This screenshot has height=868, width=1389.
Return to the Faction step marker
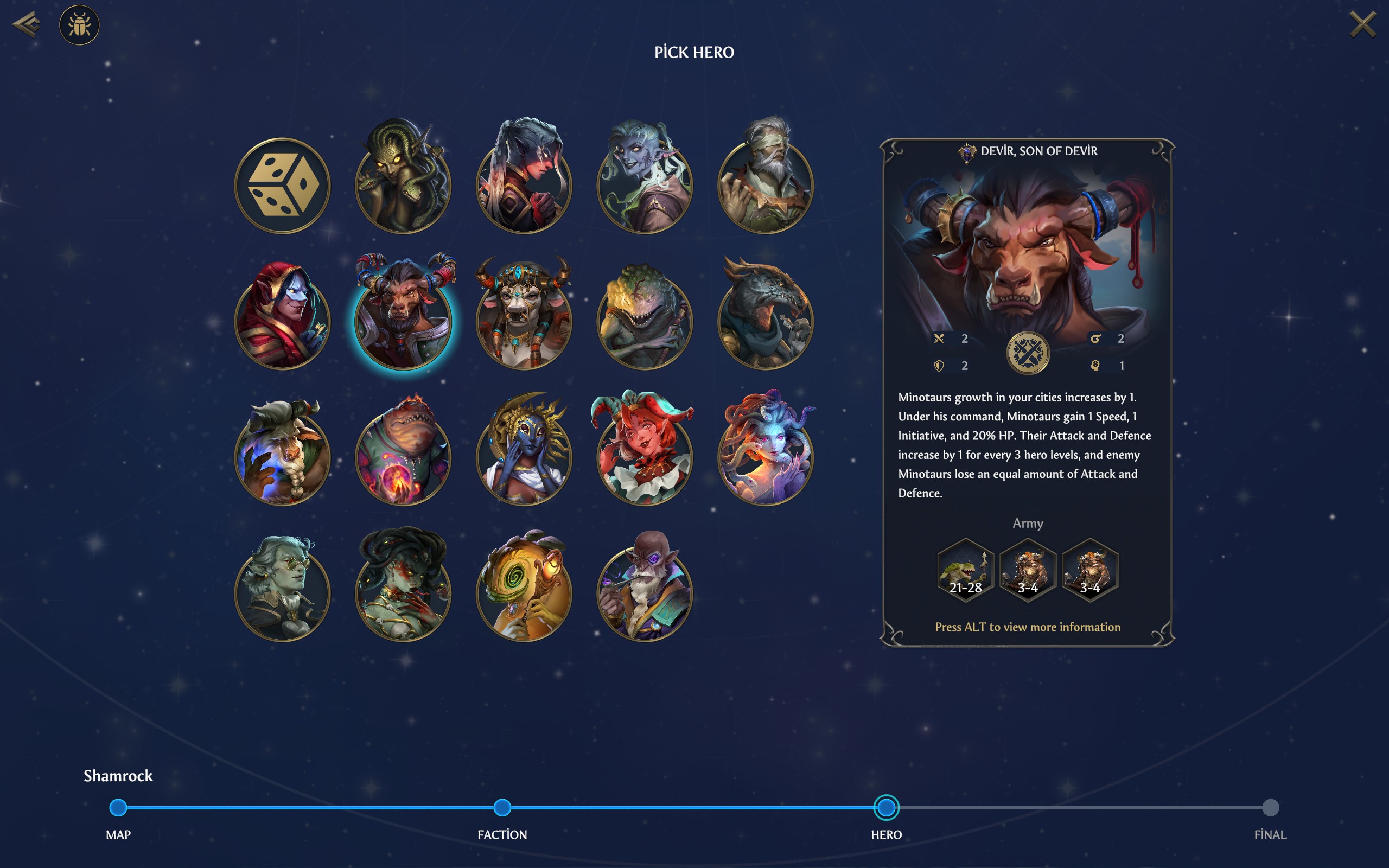pyautogui.click(x=502, y=808)
